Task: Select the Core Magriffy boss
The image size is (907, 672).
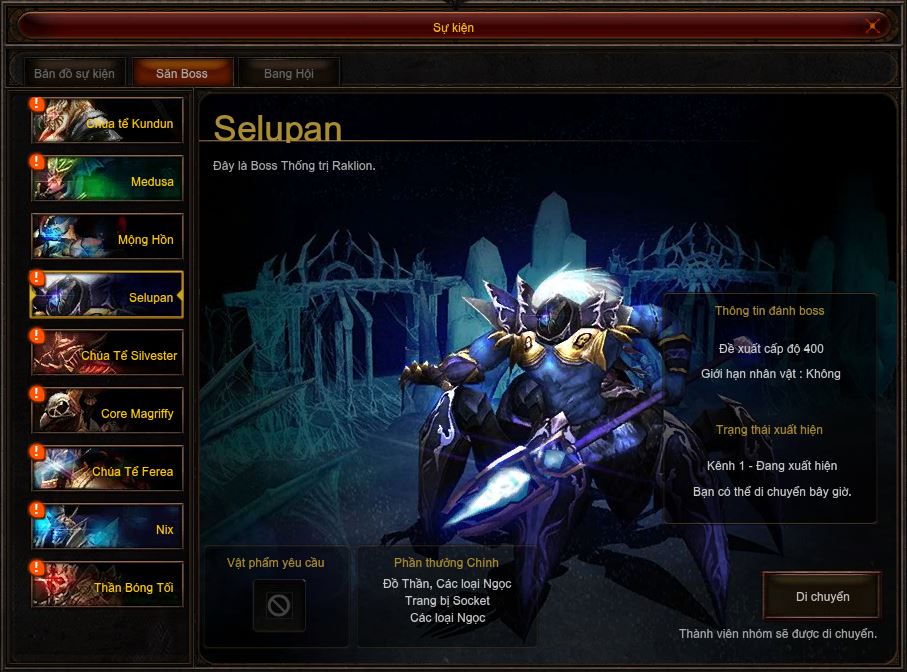Action: 108,412
